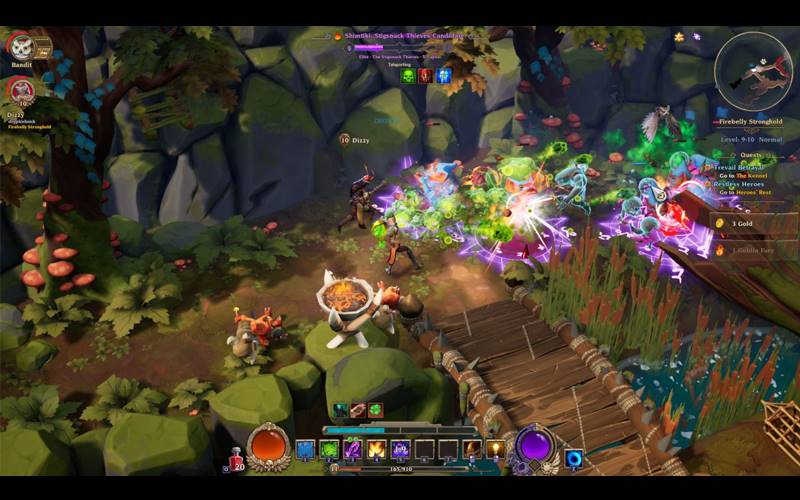This screenshot has height=500, width=800.
Task: Use the torch item in the hotbar
Action: pyautogui.click(x=495, y=449)
